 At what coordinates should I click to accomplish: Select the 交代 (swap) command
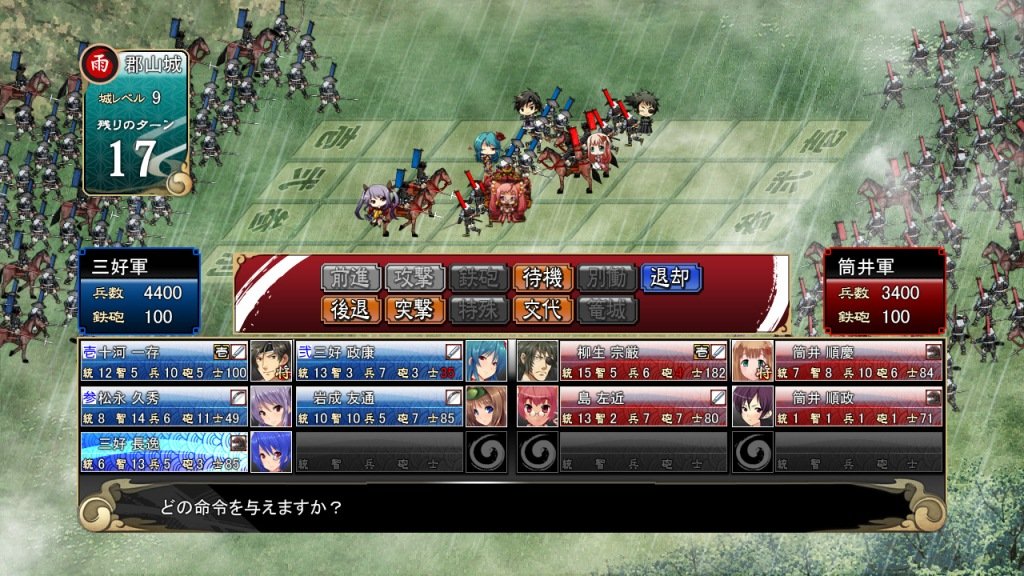coord(542,310)
